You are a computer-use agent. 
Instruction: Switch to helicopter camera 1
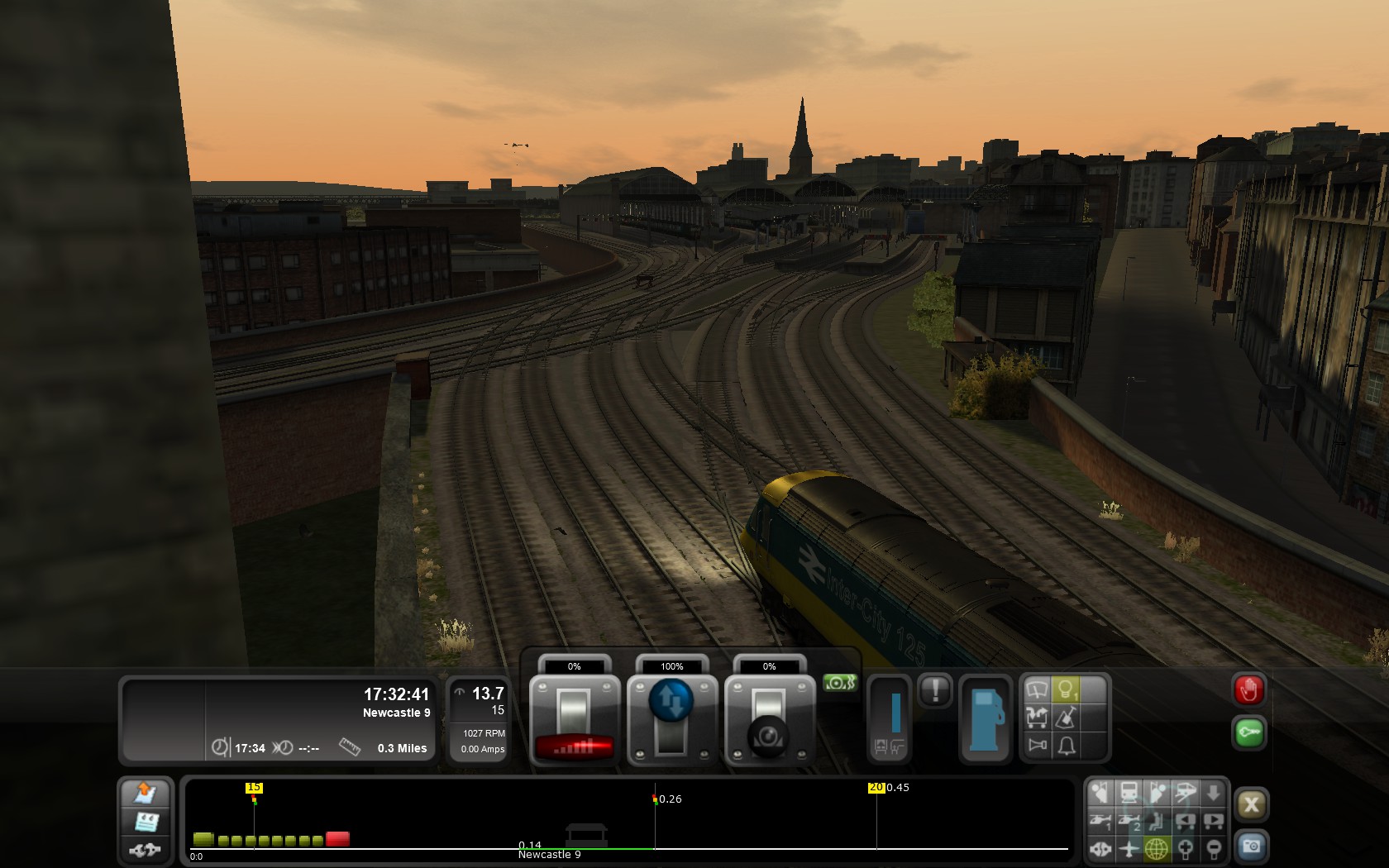pyautogui.click(x=1100, y=821)
